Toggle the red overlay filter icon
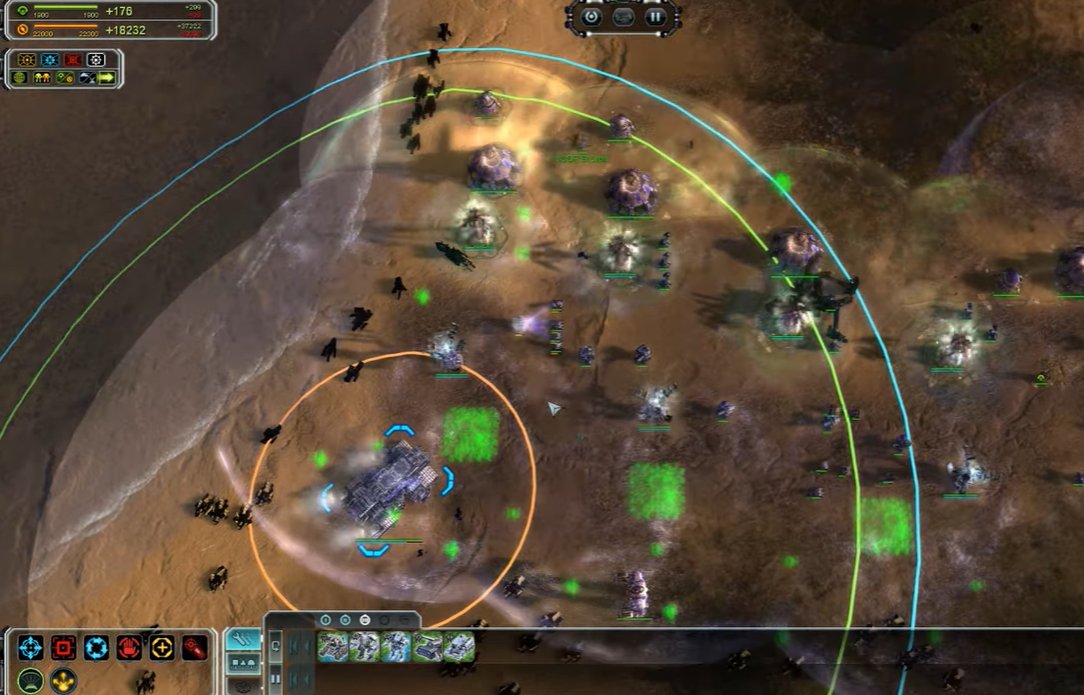1084x695 pixels. (x=73, y=60)
